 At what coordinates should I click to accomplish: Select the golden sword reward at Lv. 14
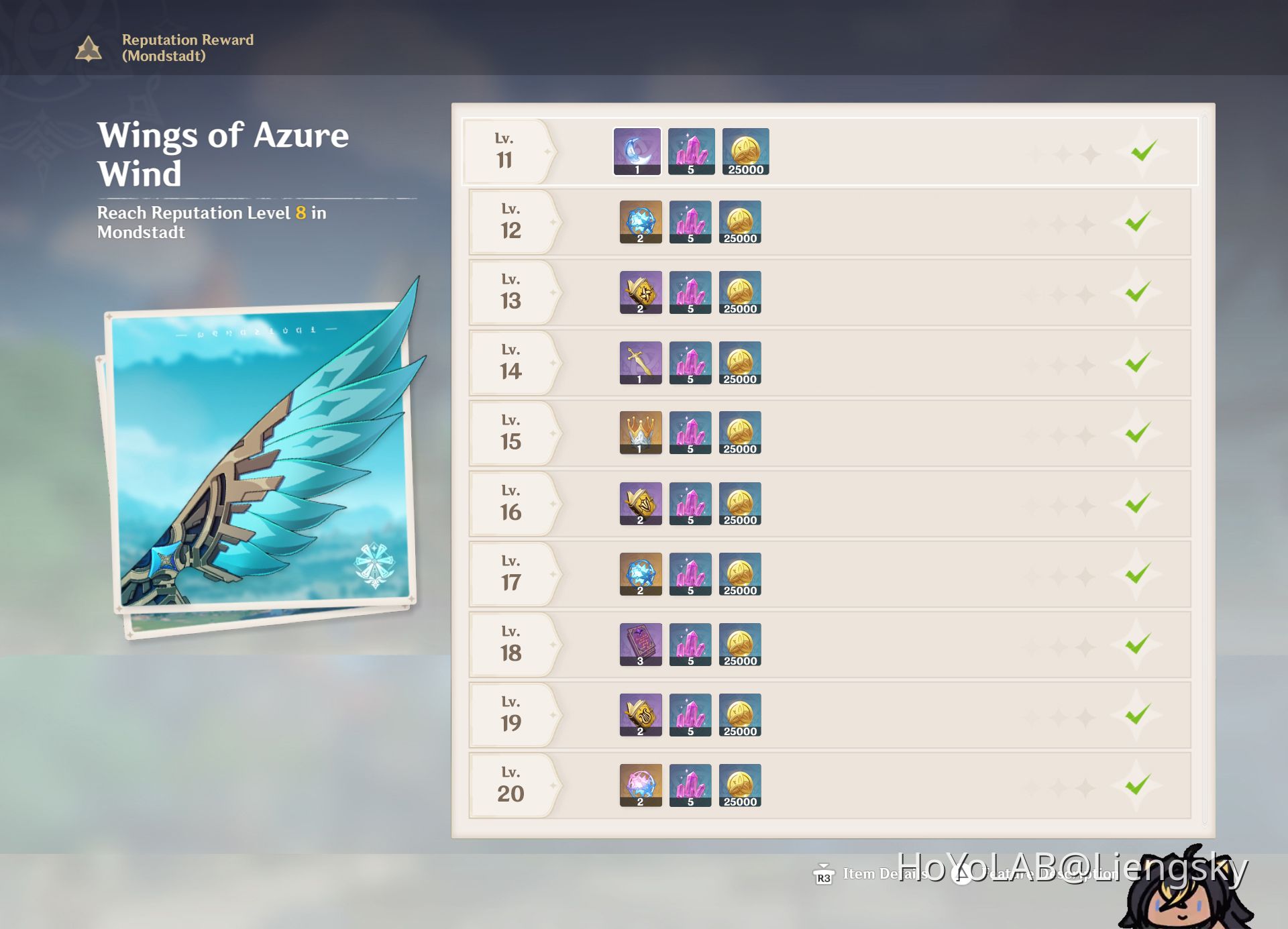[x=640, y=362]
